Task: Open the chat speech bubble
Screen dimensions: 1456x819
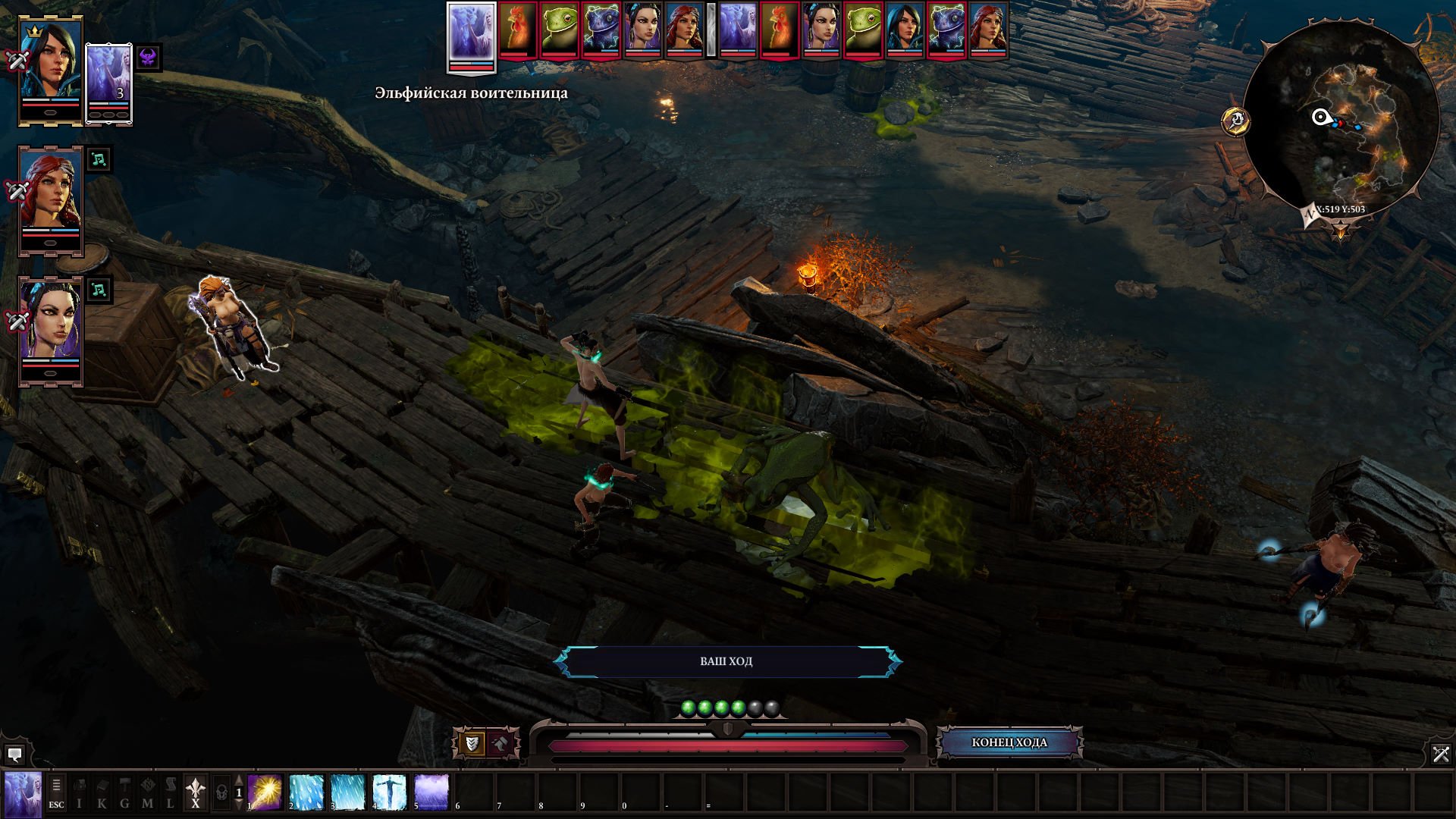Action: pos(14,755)
